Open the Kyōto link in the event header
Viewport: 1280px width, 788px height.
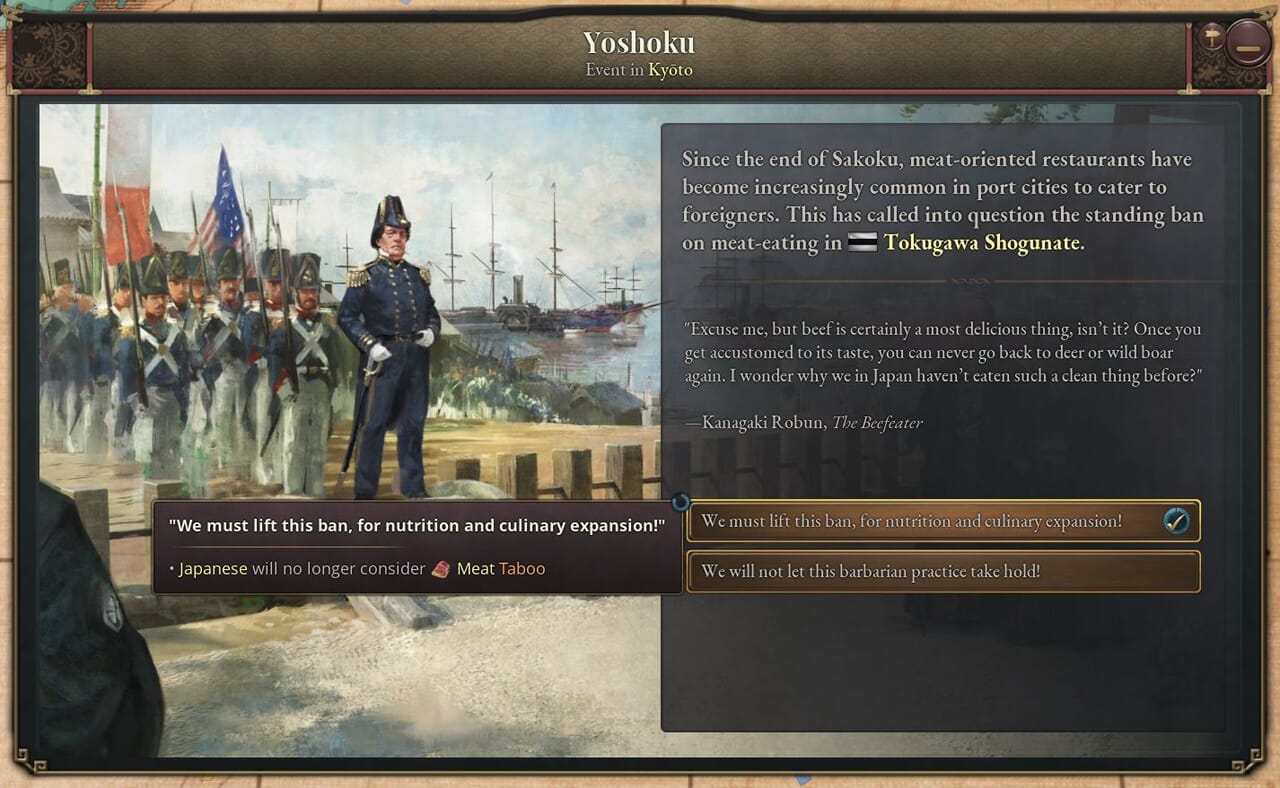(x=670, y=70)
